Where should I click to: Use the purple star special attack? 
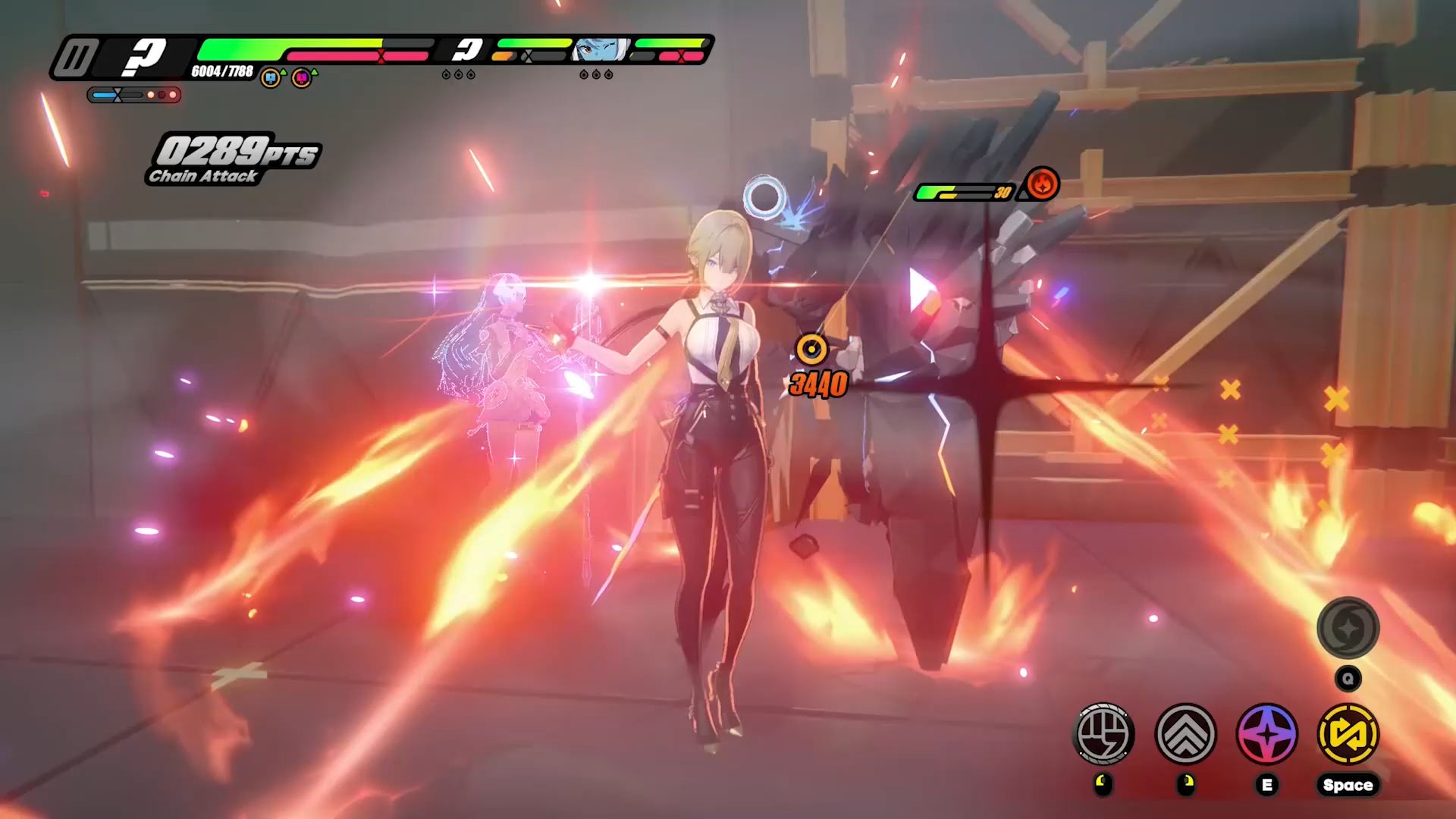(1266, 733)
